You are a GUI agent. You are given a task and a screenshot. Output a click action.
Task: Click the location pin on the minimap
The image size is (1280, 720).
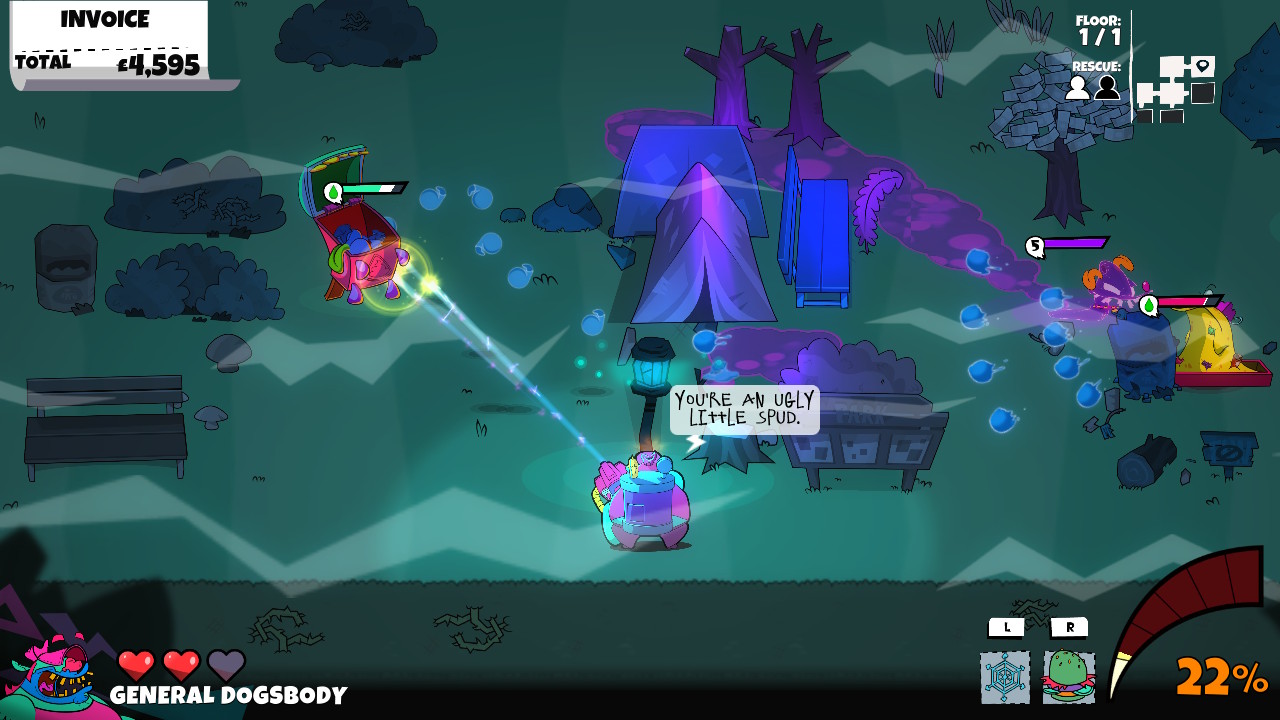(x=1202, y=65)
